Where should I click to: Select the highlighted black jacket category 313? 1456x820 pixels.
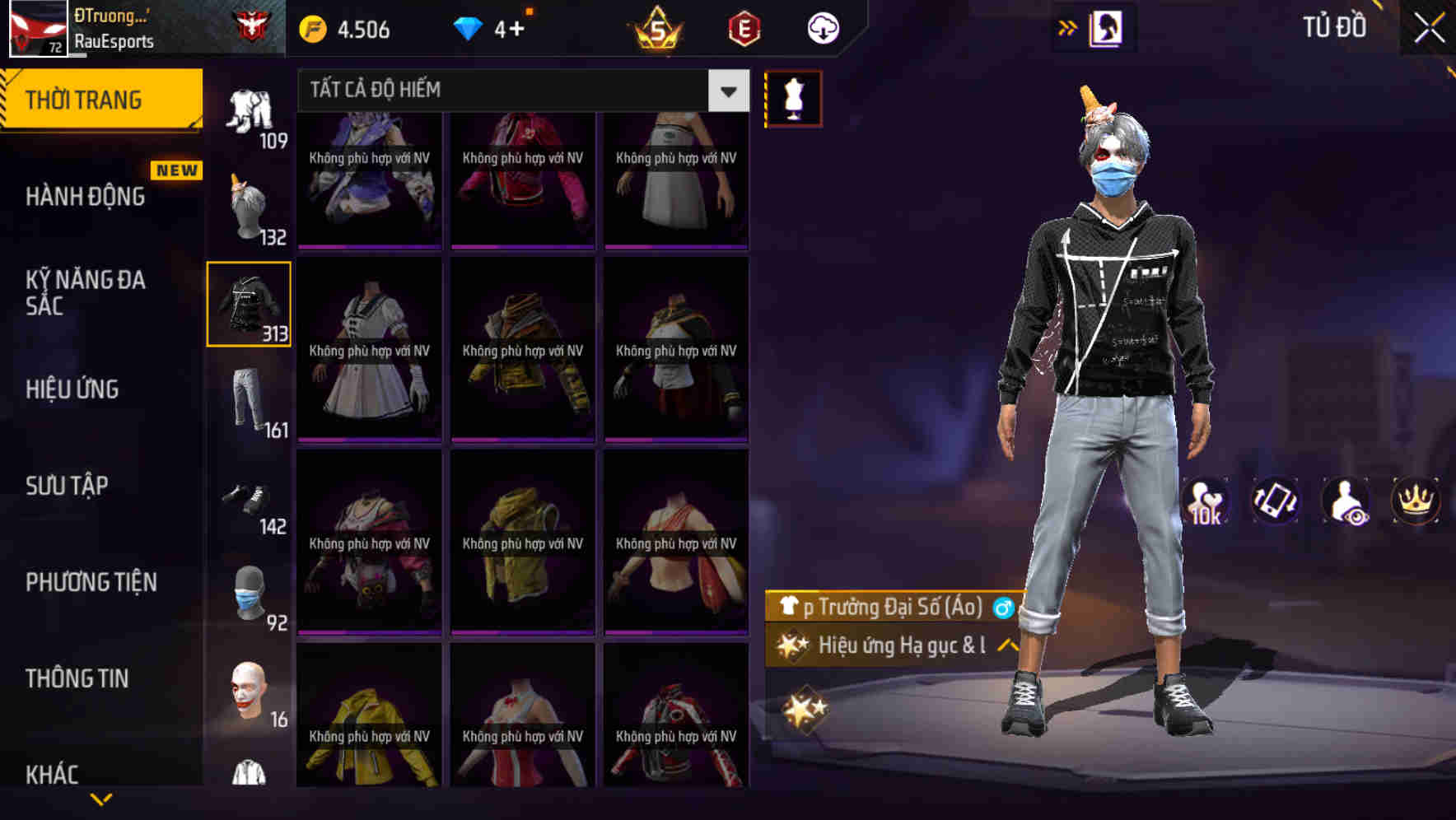[x=250, y=303]
